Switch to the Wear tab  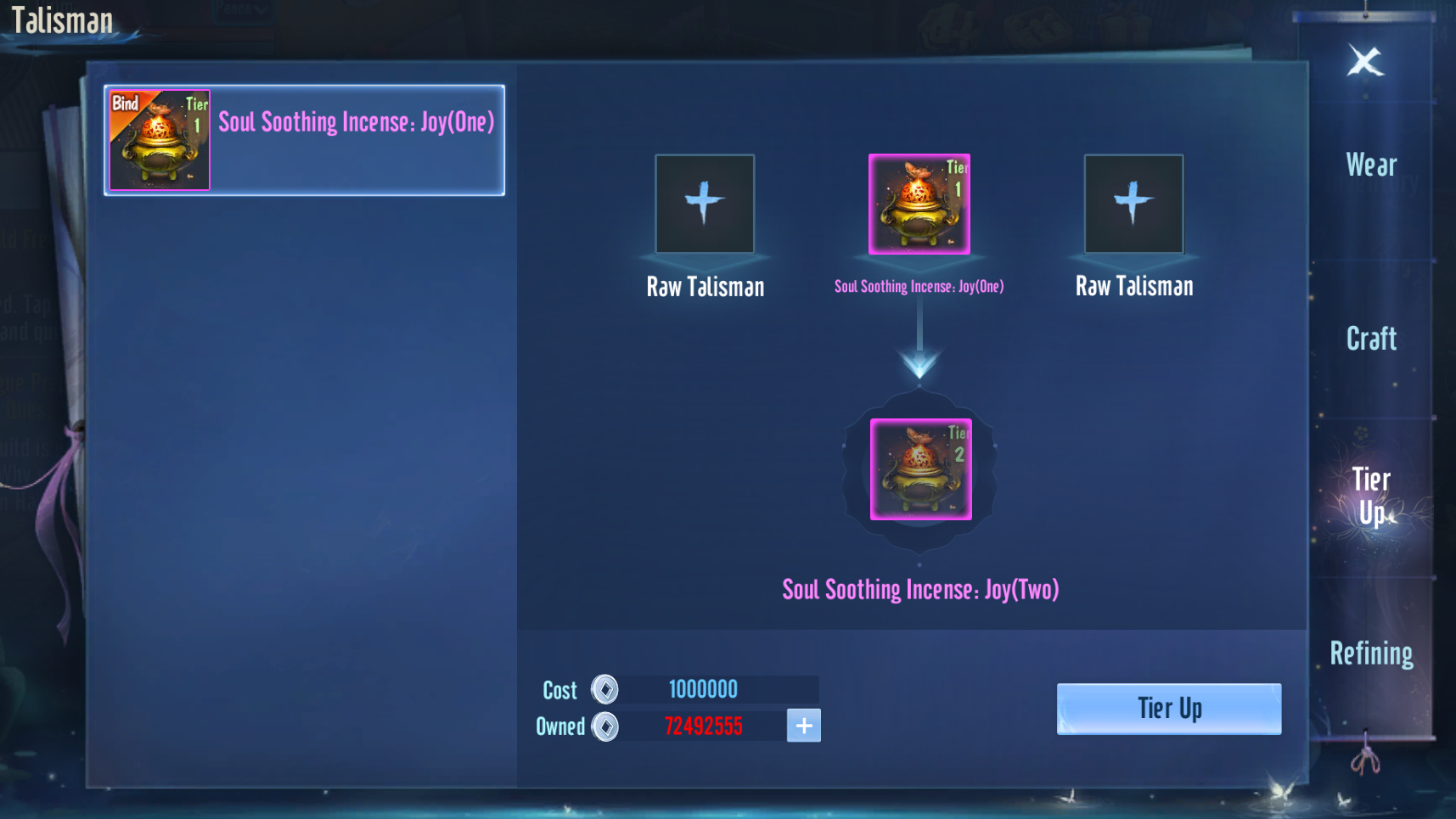[x=1371, y=165]
